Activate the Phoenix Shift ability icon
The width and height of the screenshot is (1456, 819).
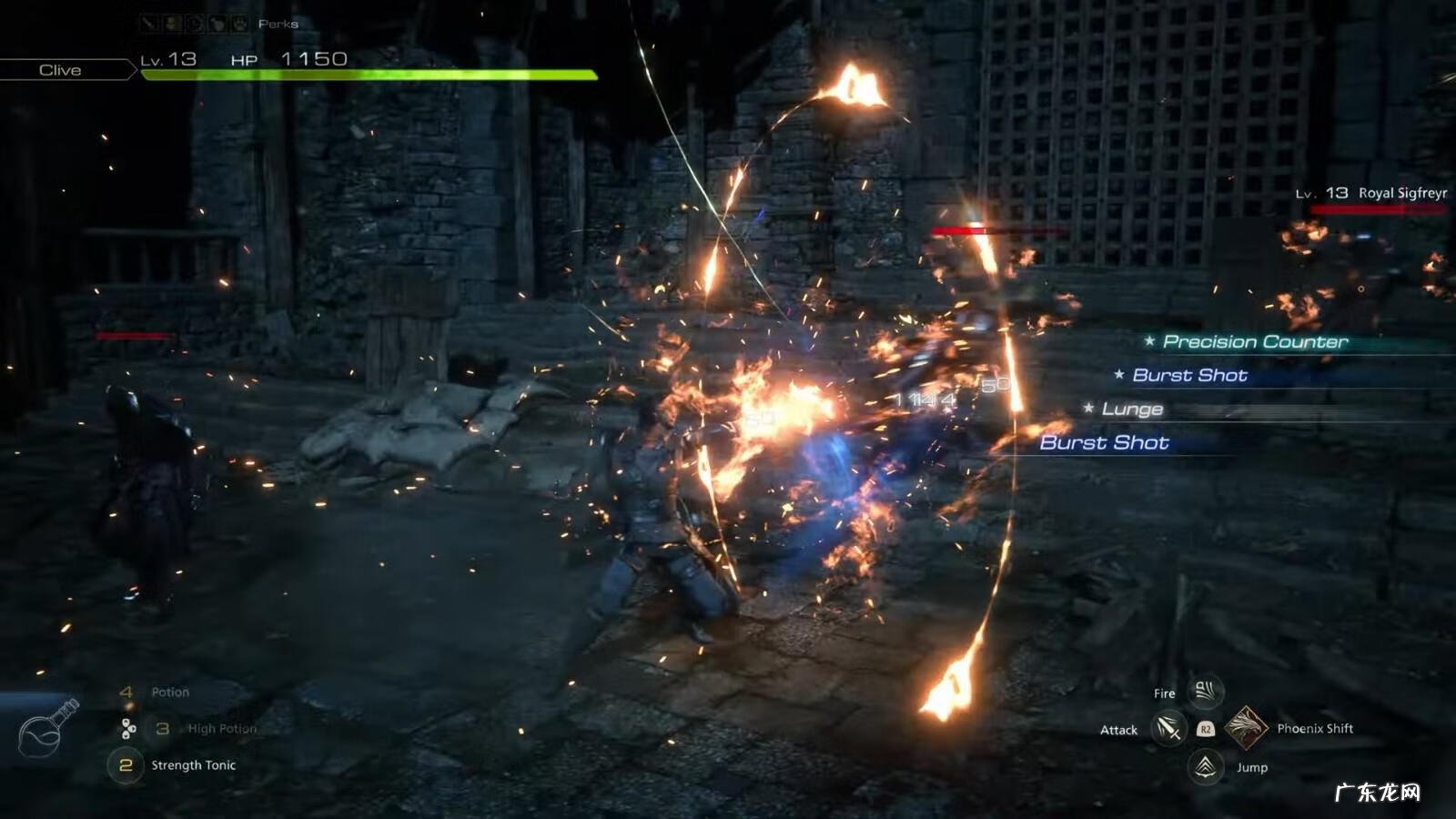tap(1247, 728)
